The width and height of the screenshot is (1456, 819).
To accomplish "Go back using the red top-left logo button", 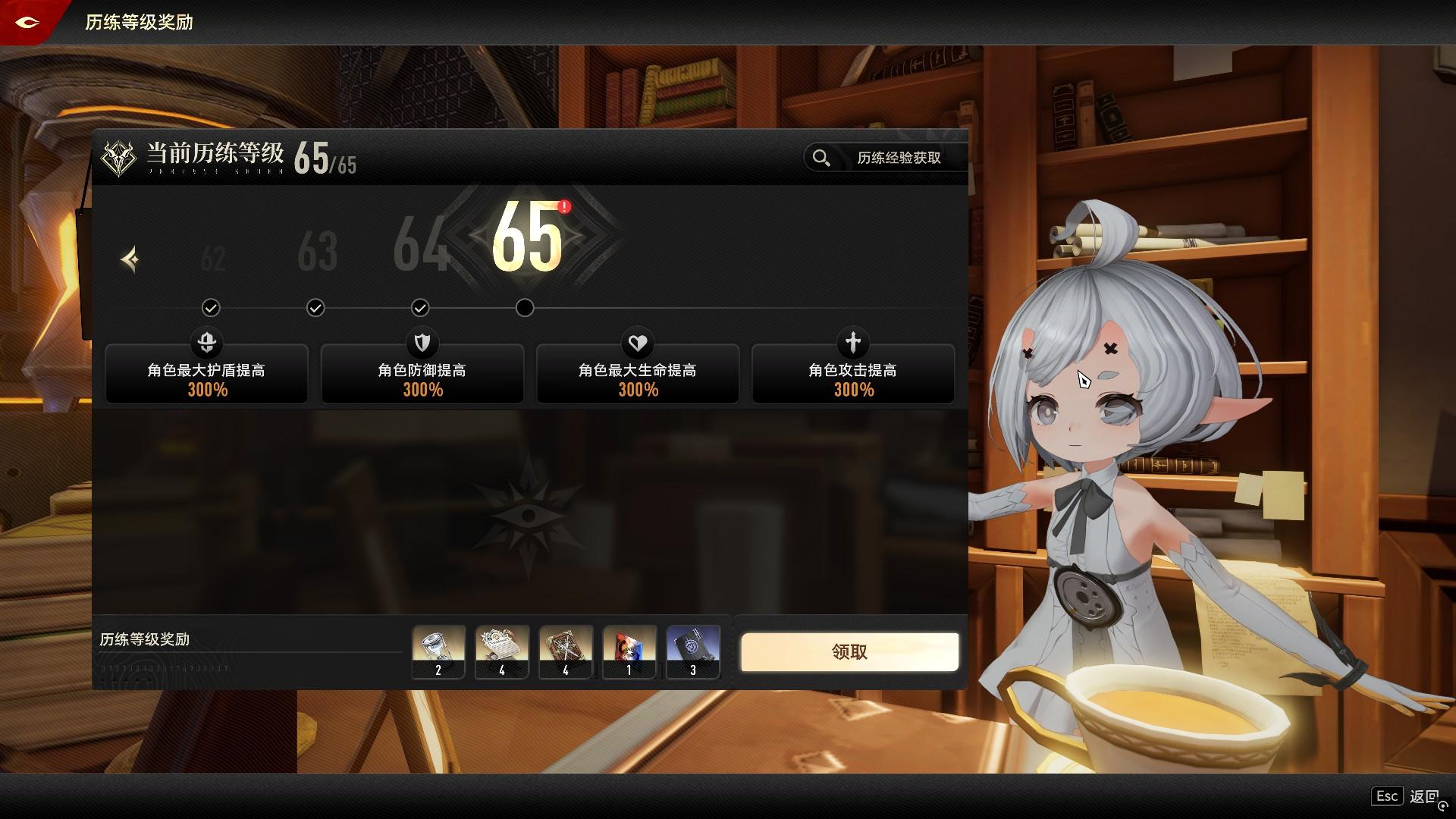I will pyautogui.click(x=27, y=22).
